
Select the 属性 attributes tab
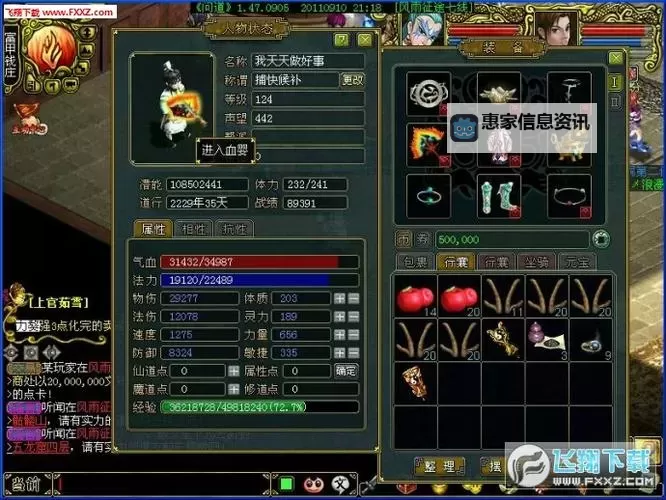tap(154, 229)
